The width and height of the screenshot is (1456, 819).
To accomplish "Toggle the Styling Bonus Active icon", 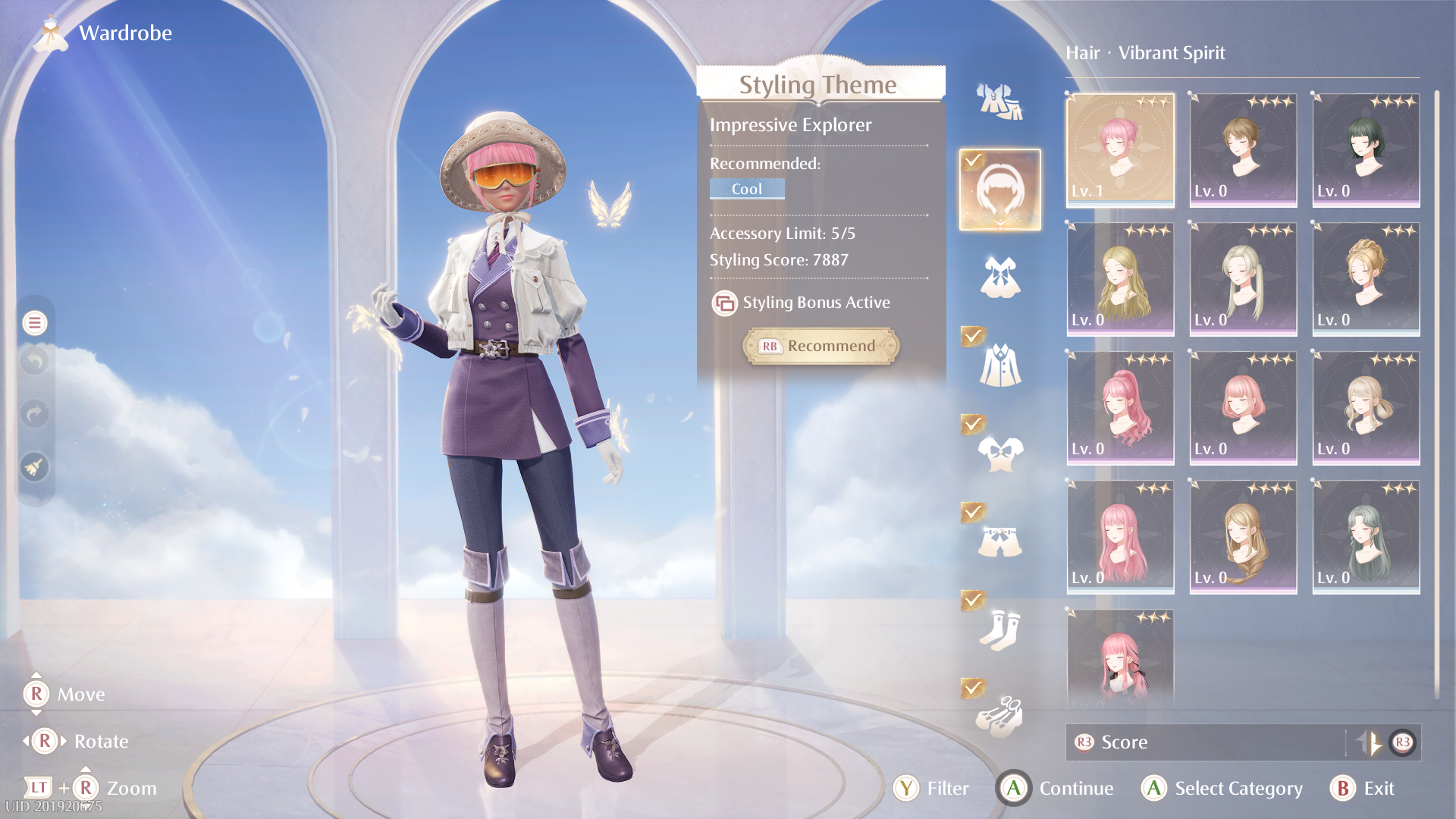I will point(724,303).
